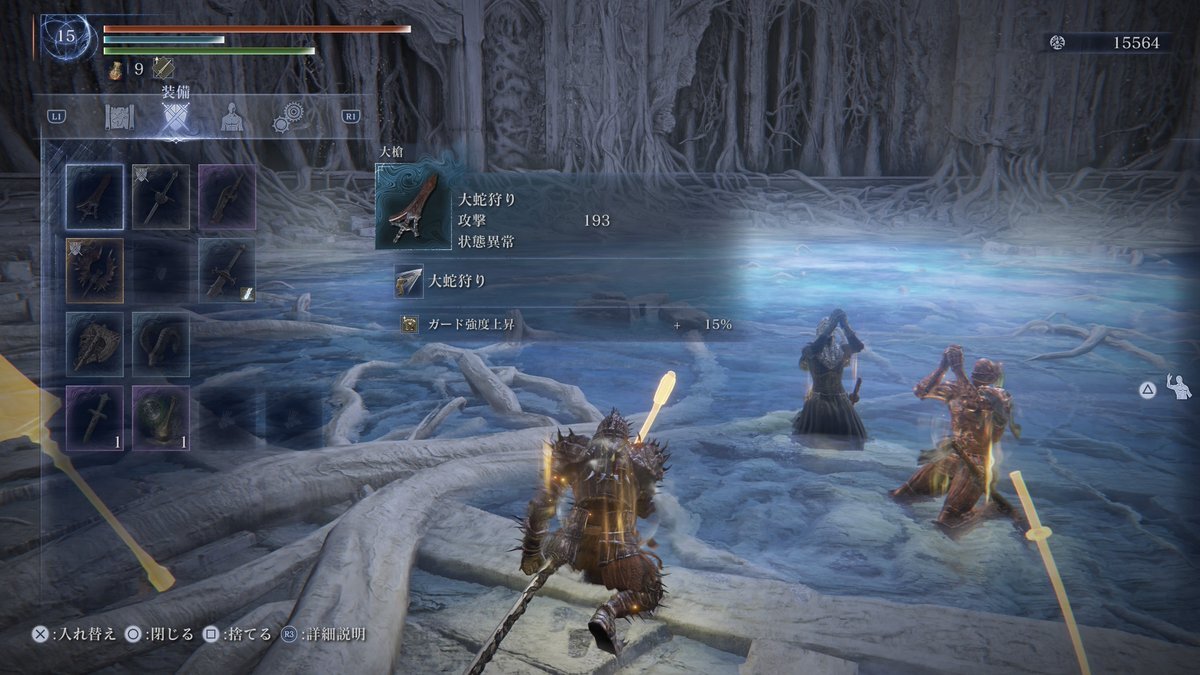Choose the heavy axe-shaped weapon slot
1200x675 pixels.
[x=95, y=344]
